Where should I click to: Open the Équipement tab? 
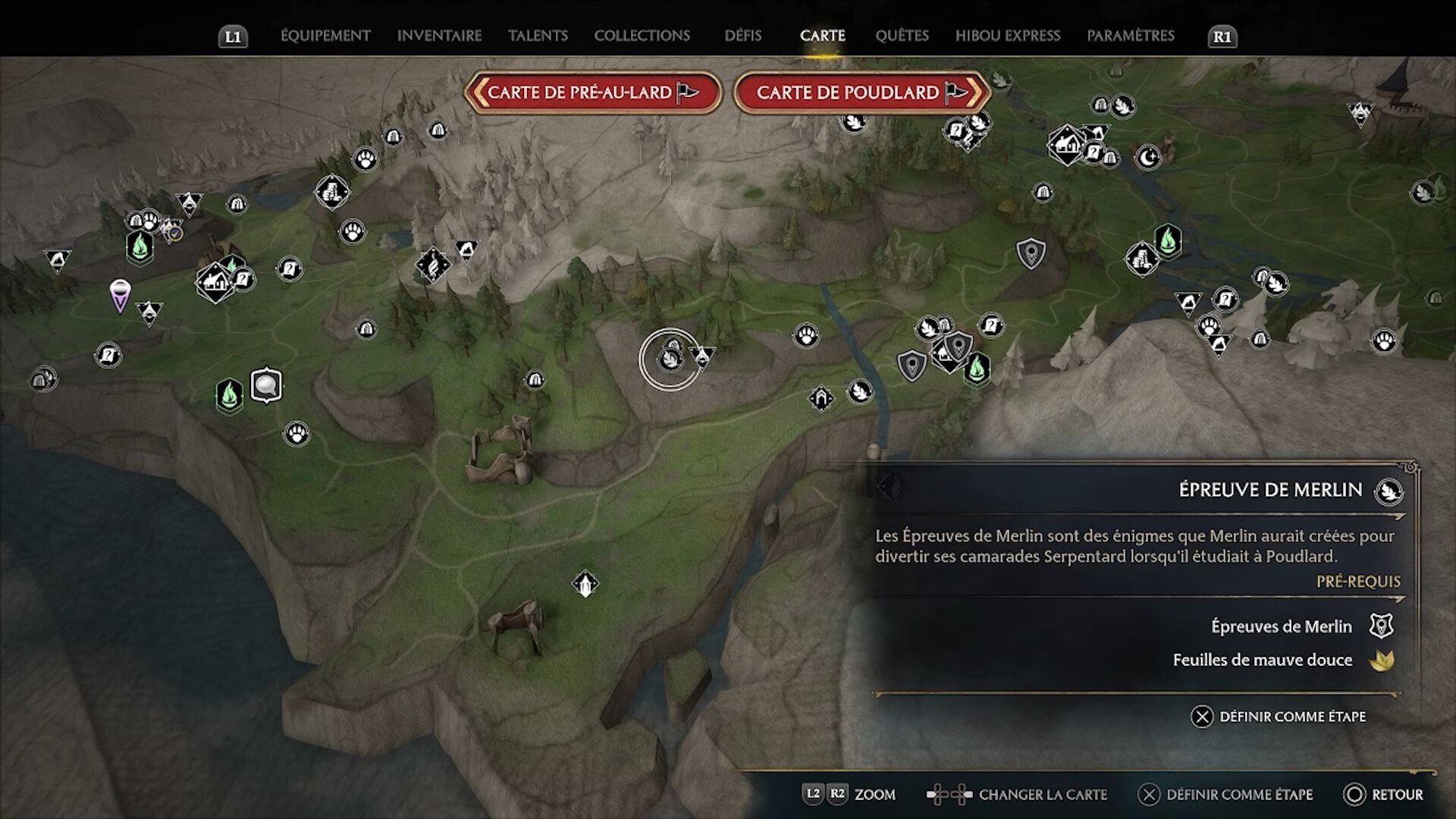click(x=325, y=36)
